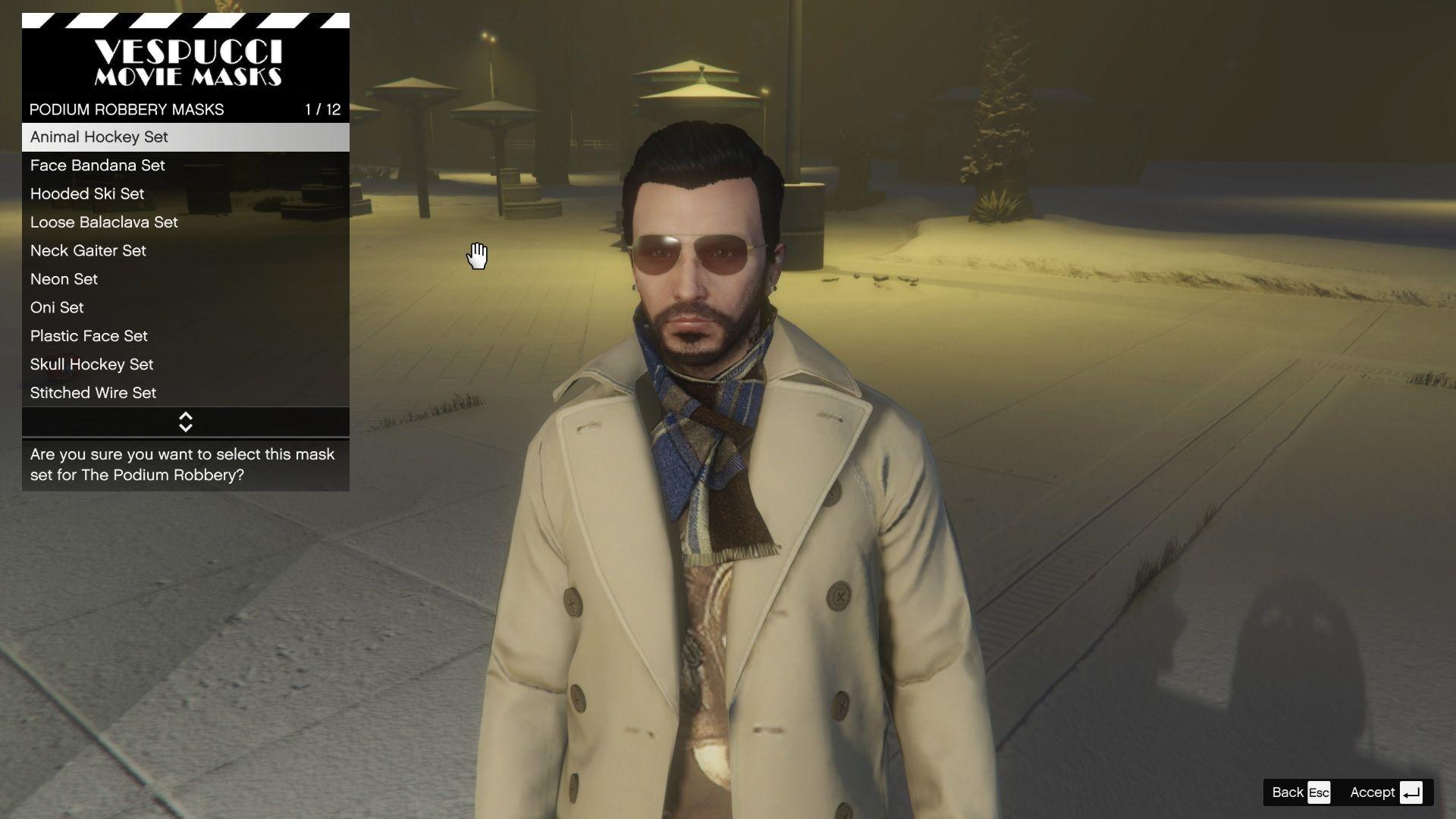Click the scroll arrows below the mask list
This screenshot has height=819, width=1456.
click(185, 422)
